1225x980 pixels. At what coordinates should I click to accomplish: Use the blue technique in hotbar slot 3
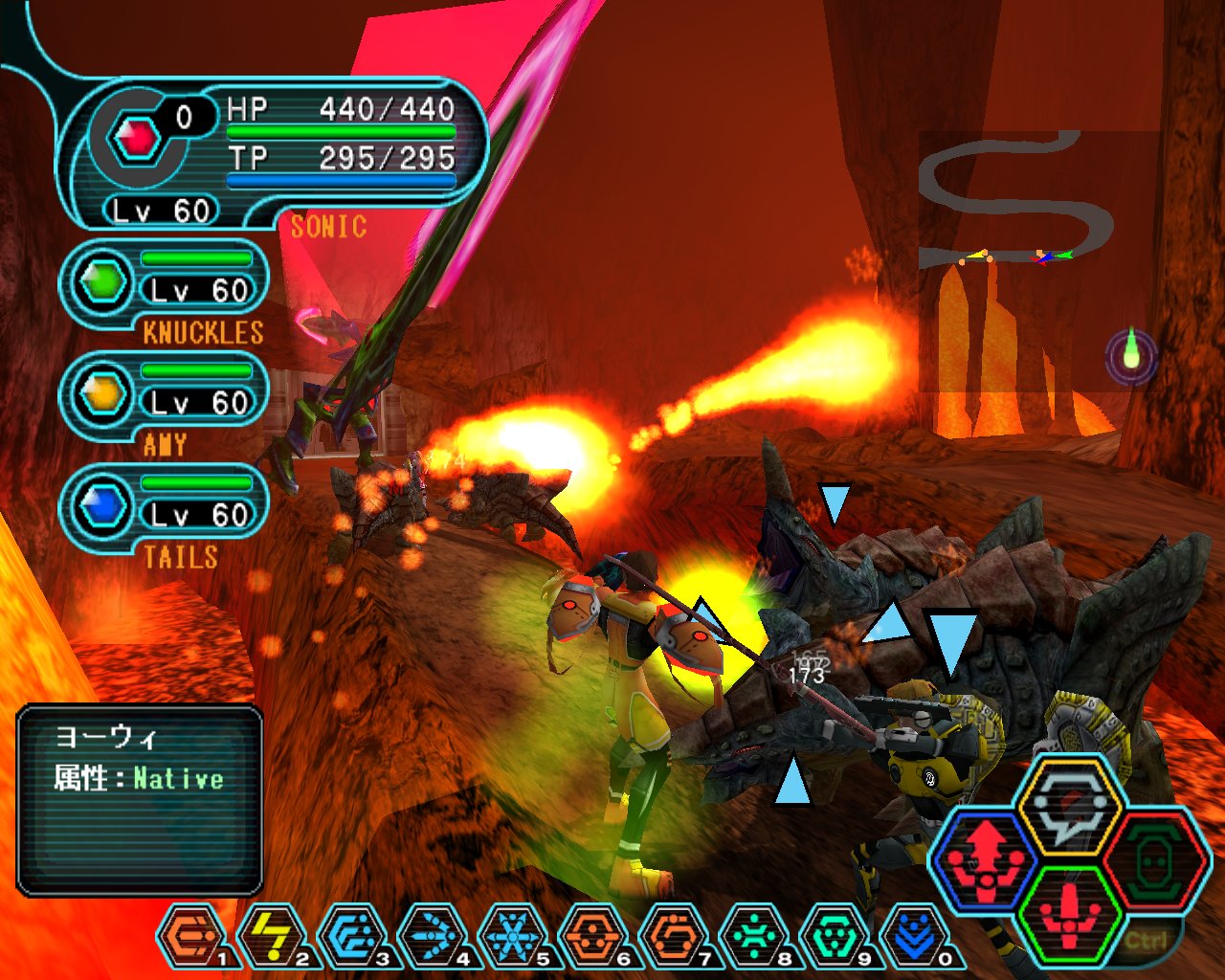tap(349, 935)
